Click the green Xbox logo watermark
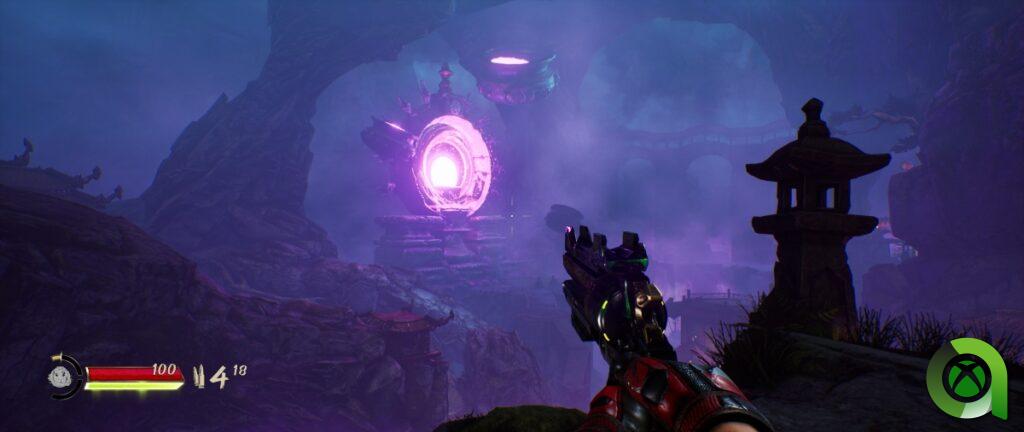This screenshot has width=1024, height=432. 970,377
